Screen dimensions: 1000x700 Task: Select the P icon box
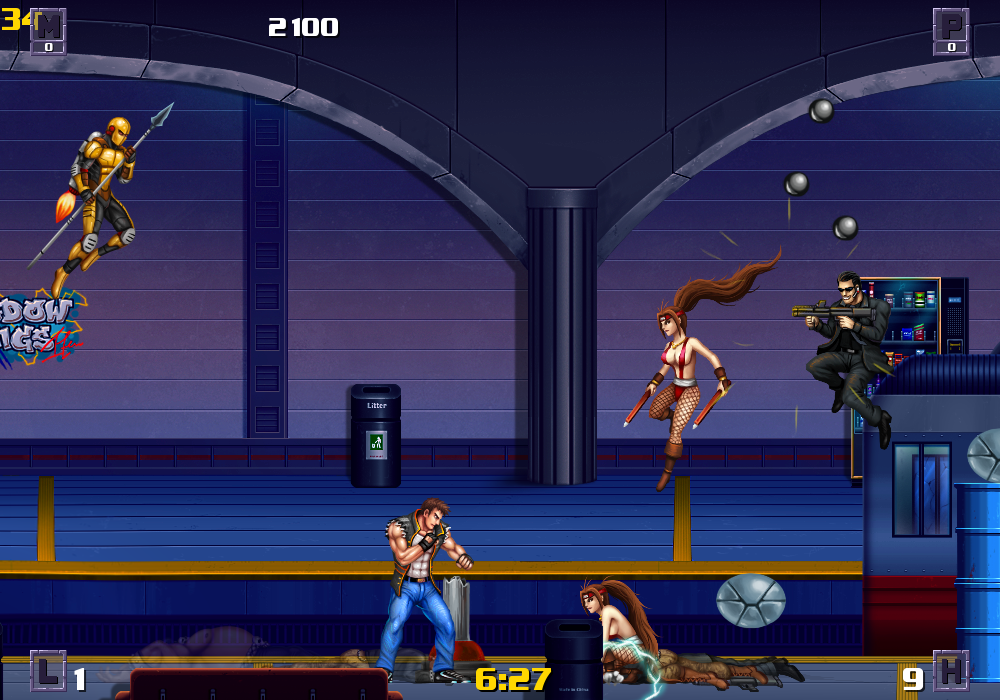951,30
